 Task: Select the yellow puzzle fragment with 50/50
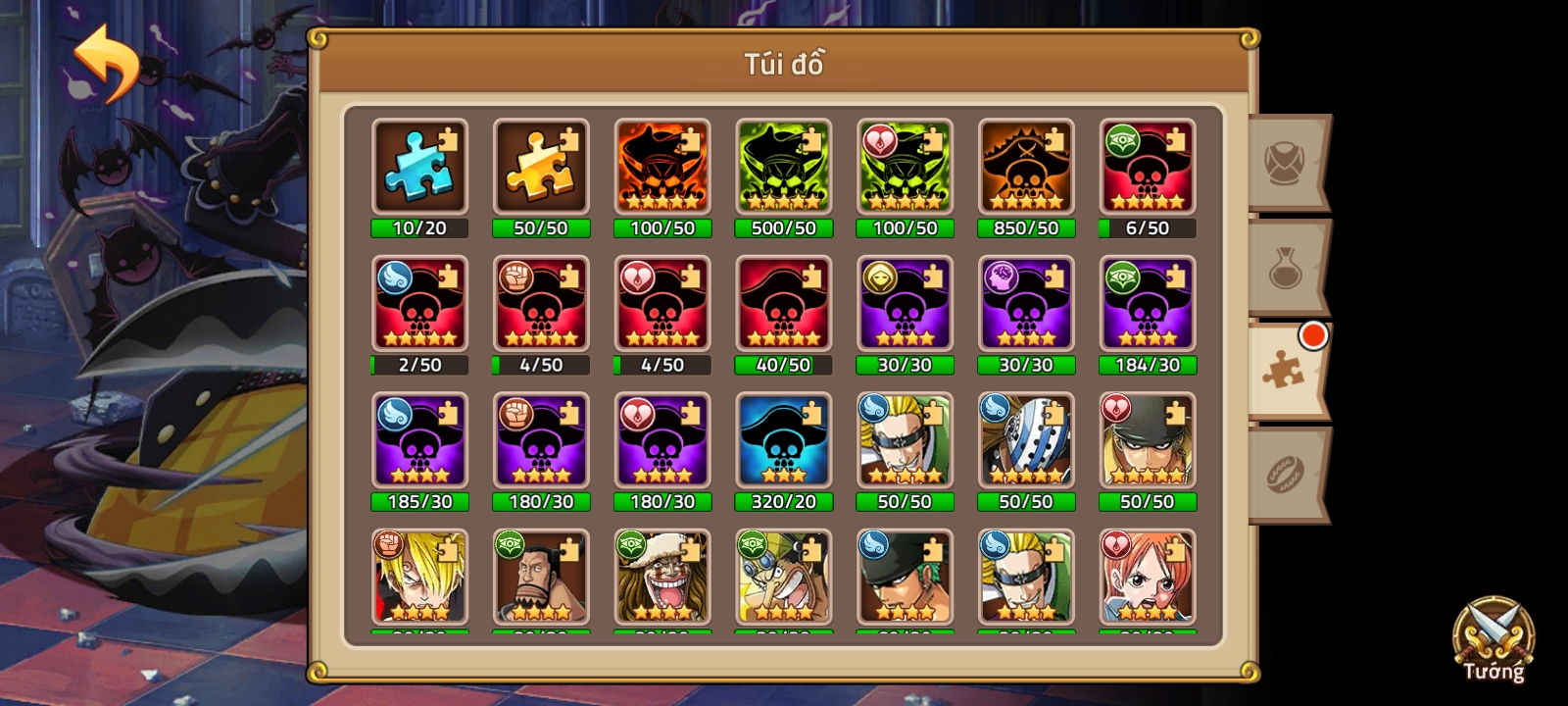[540, 167]
